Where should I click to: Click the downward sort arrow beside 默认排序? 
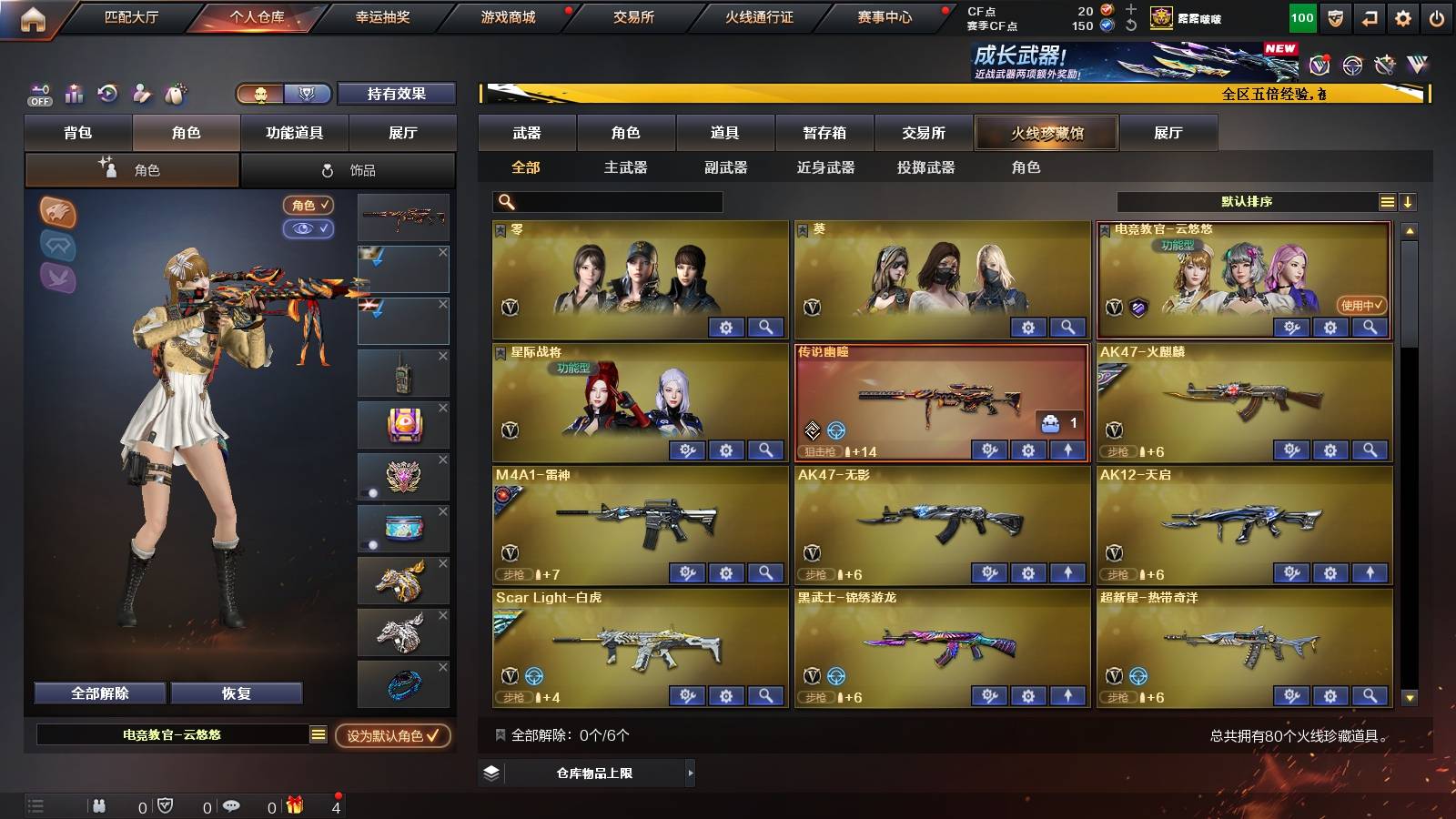(1409, 201)
